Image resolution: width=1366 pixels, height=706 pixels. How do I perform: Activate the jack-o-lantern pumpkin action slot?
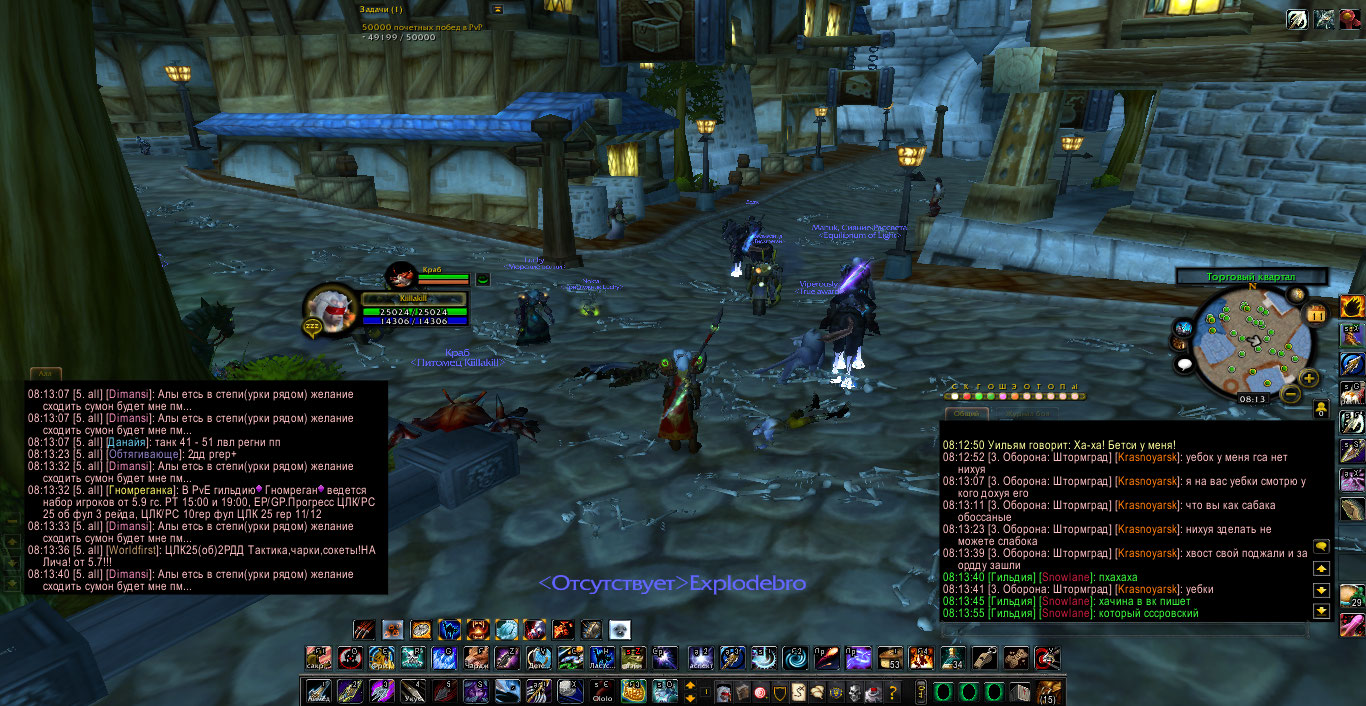click(x=635, y=692)
